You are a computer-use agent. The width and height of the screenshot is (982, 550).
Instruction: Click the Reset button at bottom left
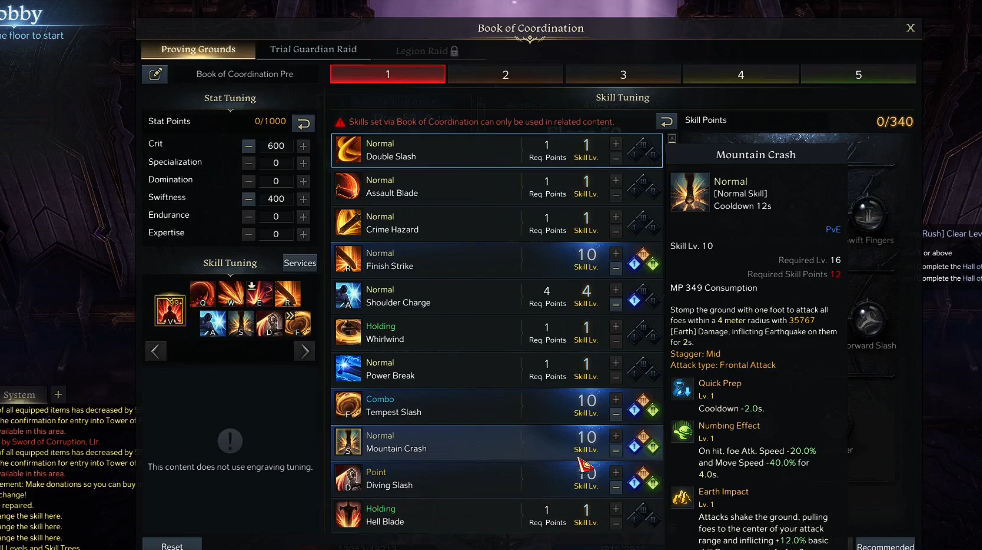pos(172,546)
